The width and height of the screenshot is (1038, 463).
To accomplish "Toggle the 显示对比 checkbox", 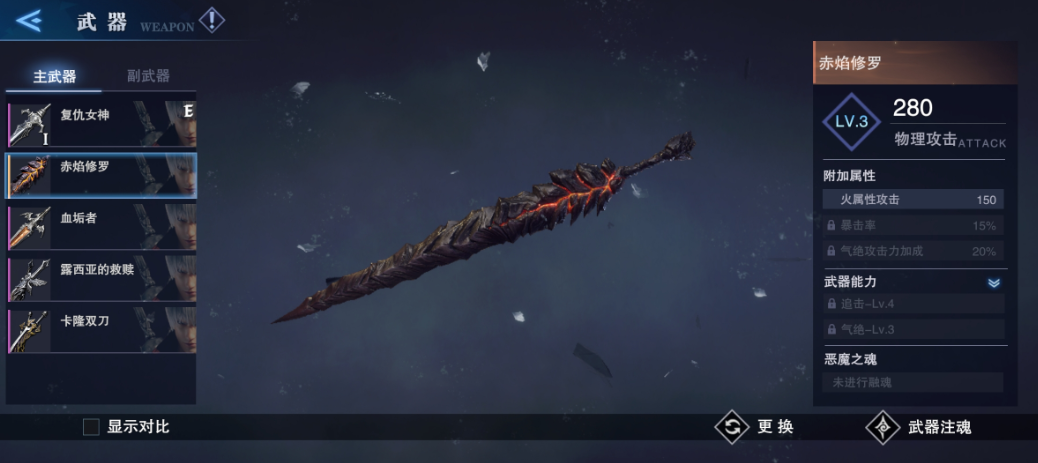I will [91, 427].
